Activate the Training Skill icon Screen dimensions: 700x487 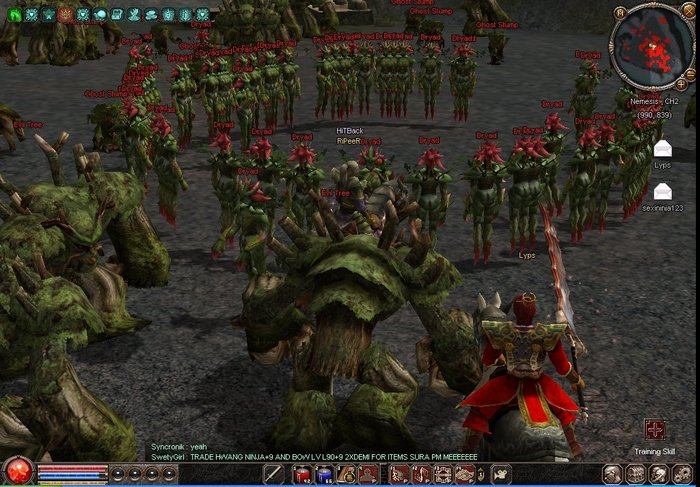click(x=655, y=430)
